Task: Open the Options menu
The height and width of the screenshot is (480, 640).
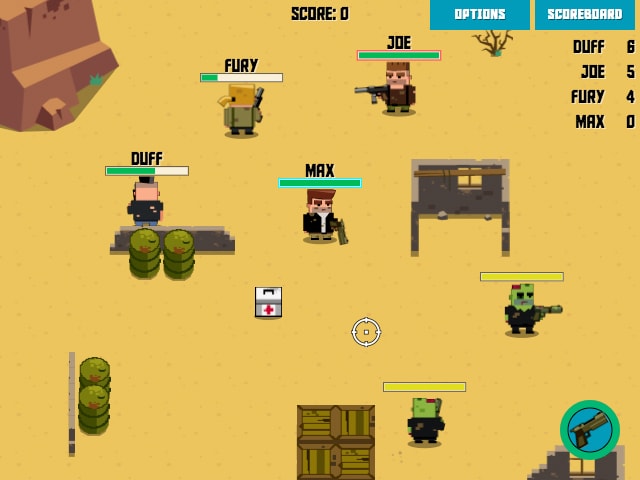Action: (480, 14)
